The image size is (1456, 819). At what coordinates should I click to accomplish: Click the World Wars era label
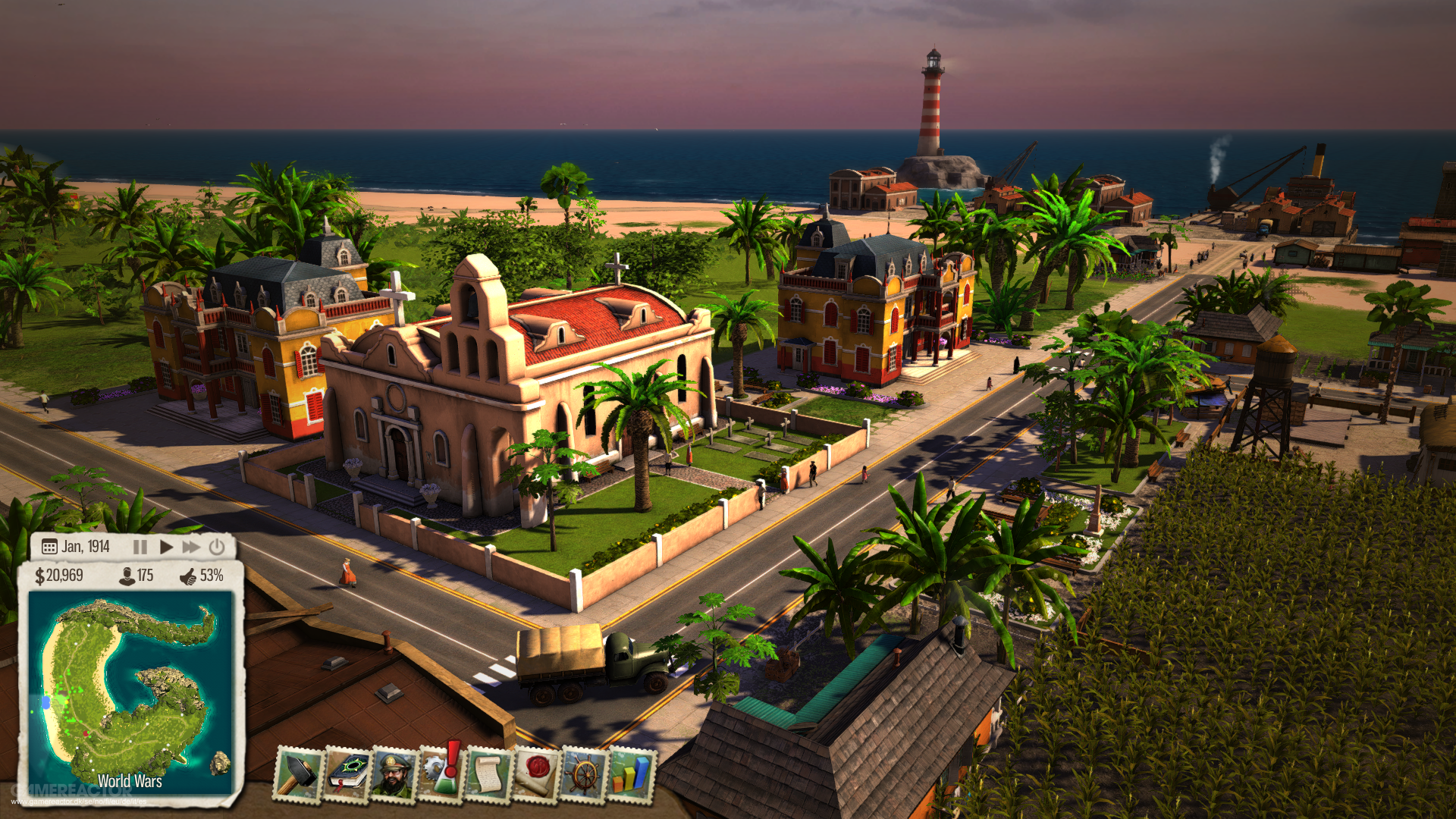pos(129,781)
